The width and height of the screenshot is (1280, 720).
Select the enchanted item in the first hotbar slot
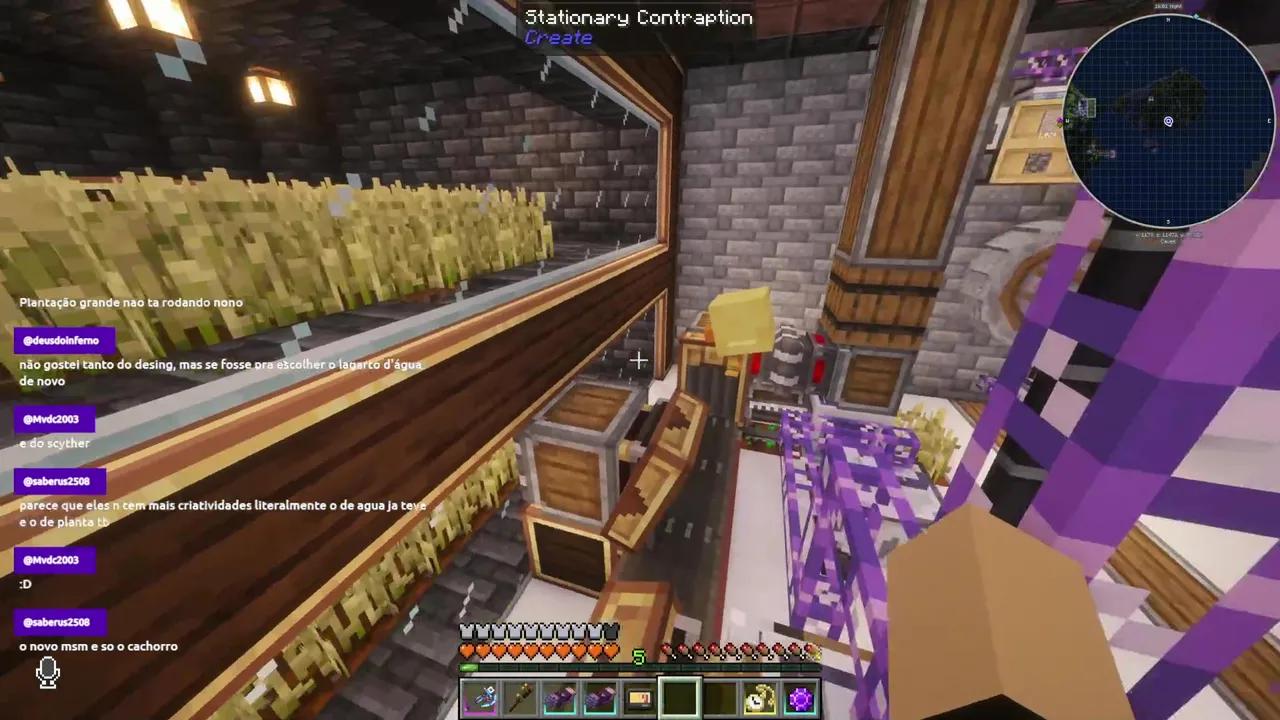(x=481, y=698)
